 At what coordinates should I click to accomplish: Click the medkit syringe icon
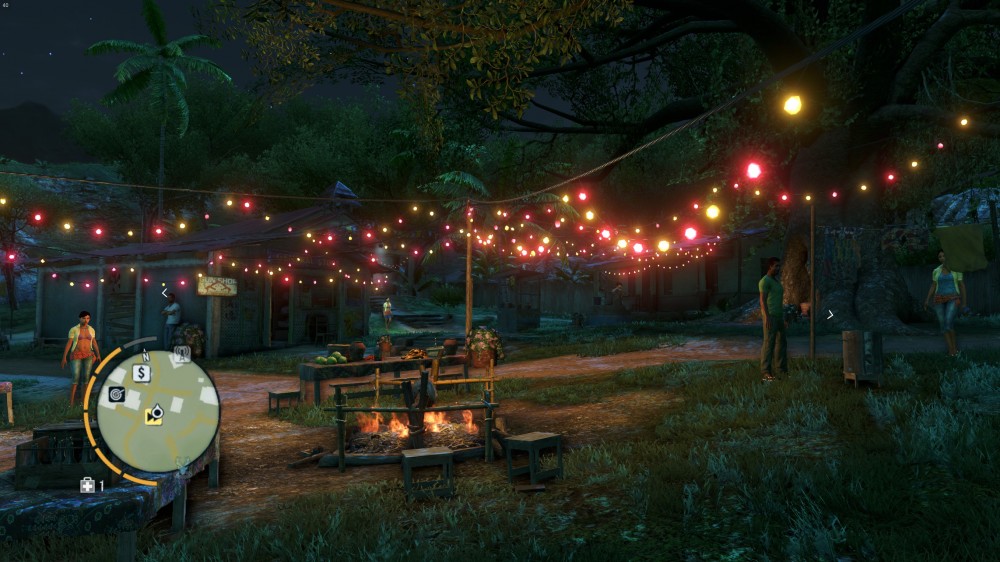88,485
